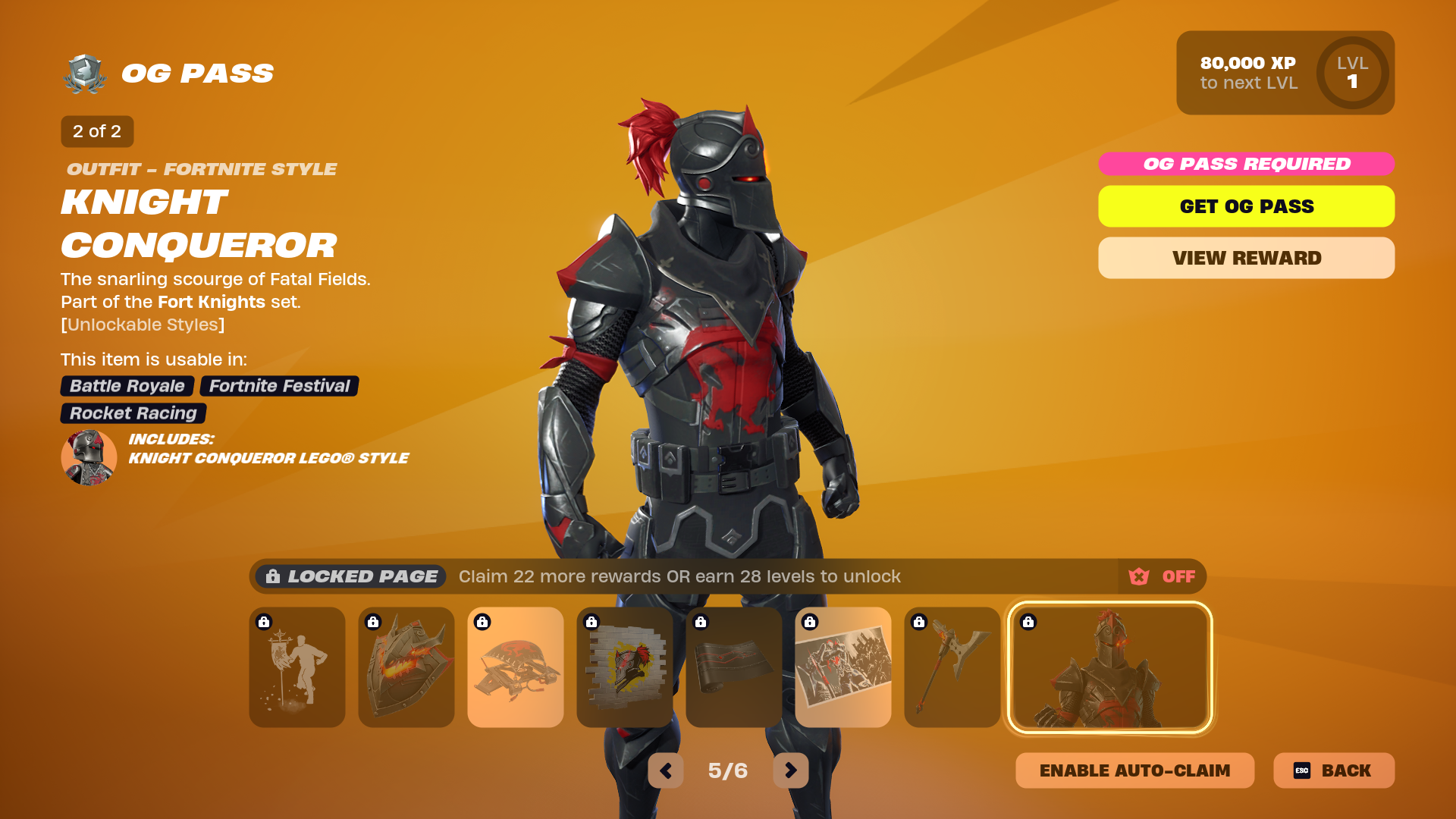
Task: Select the dark pickaxe reward
Action: pyautogui.click(x=952, y=667)
